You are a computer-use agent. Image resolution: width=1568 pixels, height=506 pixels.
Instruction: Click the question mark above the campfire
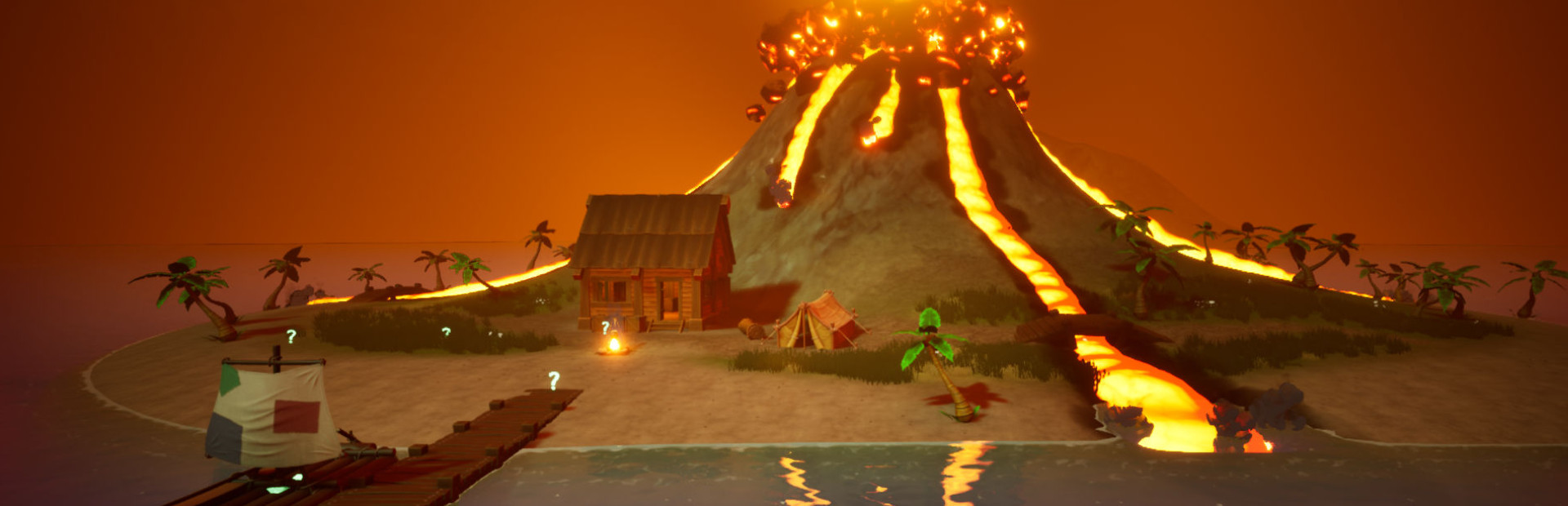pos(605,327)
